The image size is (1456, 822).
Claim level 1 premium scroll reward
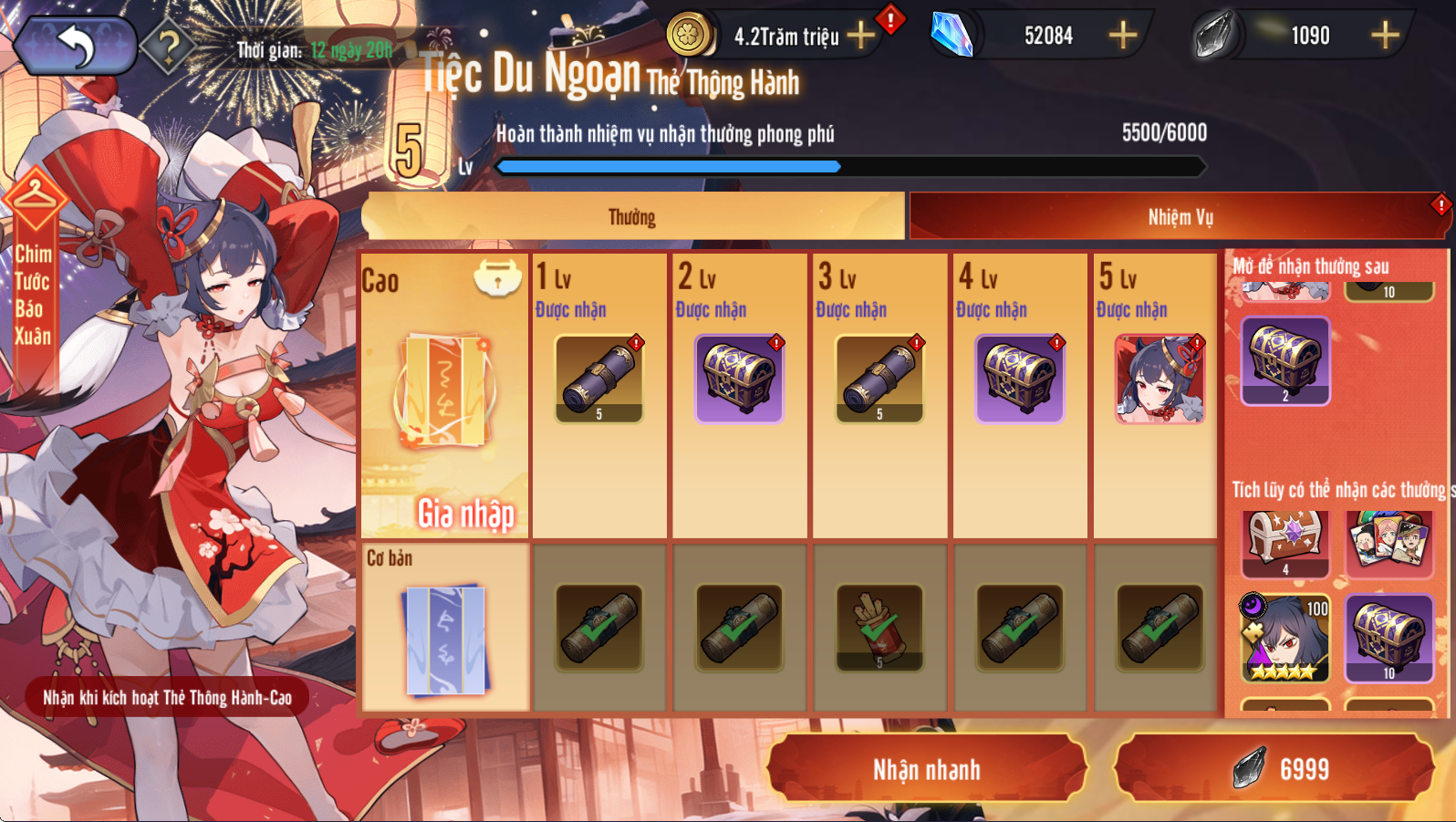coord(598,379)
